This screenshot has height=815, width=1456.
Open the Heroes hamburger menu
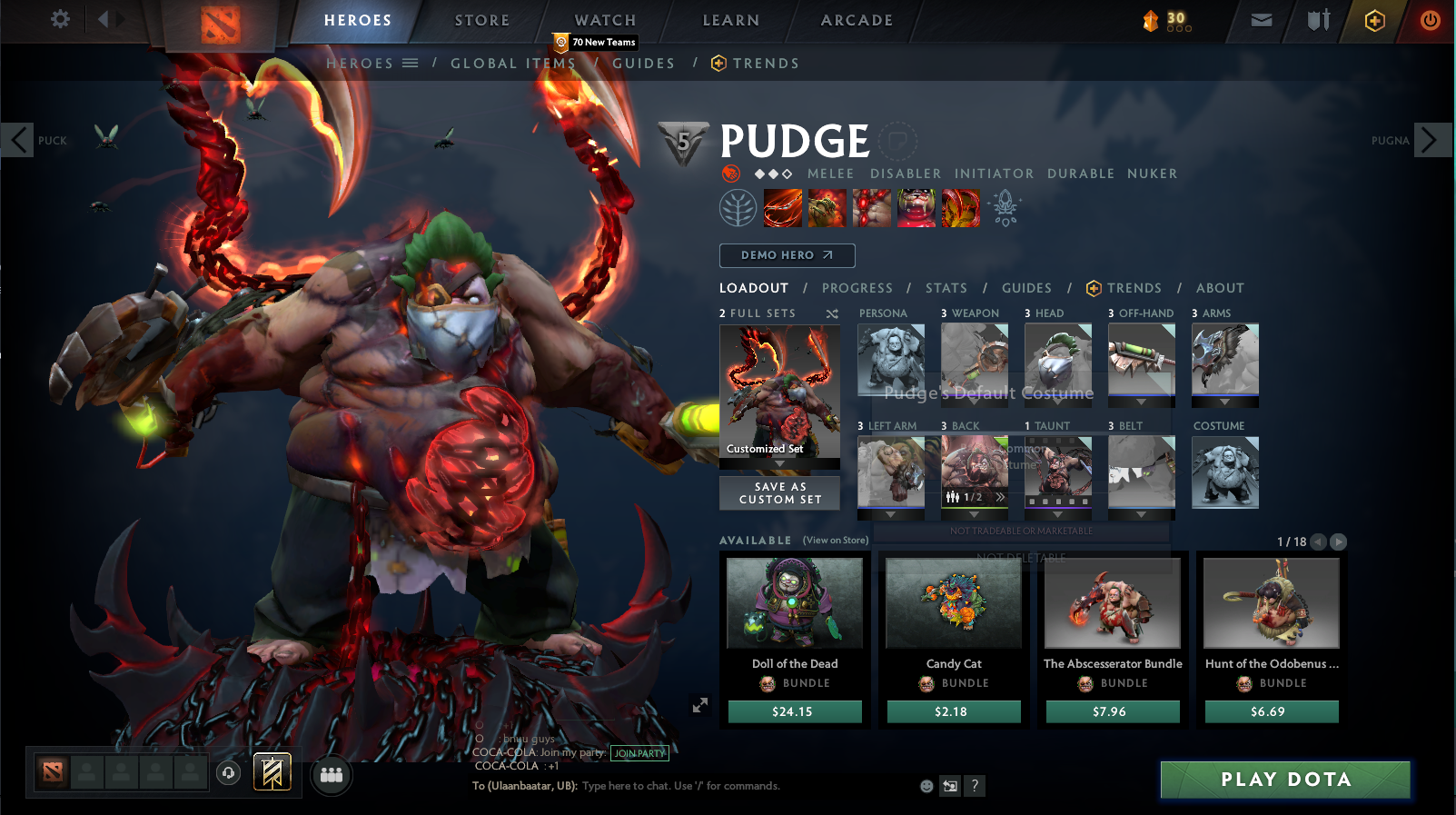pos(410,63)
